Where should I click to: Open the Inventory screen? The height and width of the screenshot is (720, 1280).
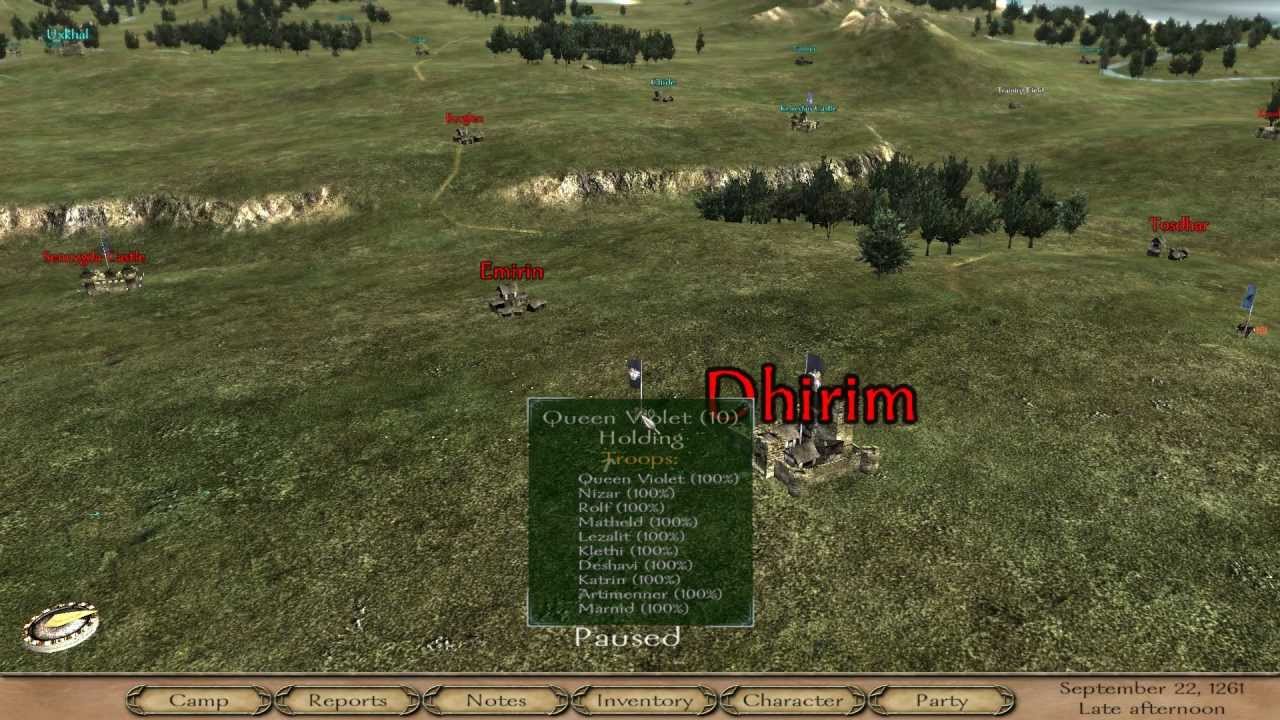click(x=644, y=701)
